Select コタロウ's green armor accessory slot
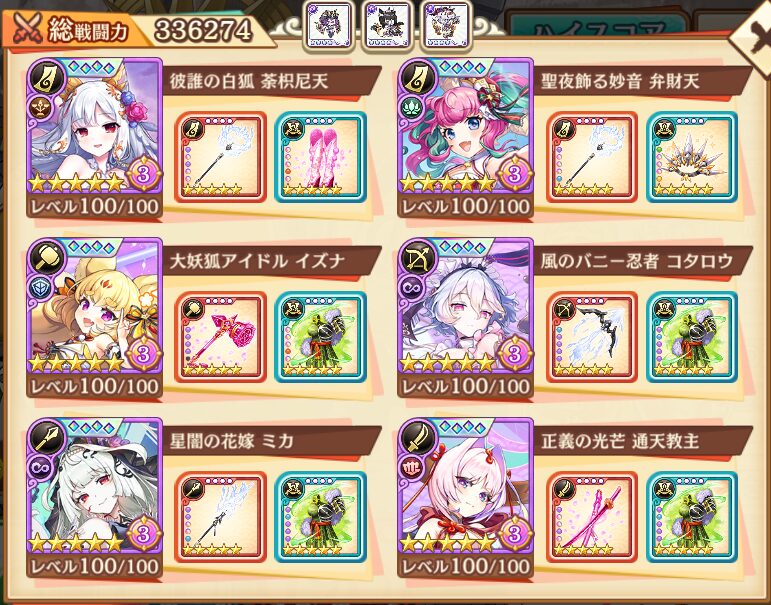 point(691,336)
